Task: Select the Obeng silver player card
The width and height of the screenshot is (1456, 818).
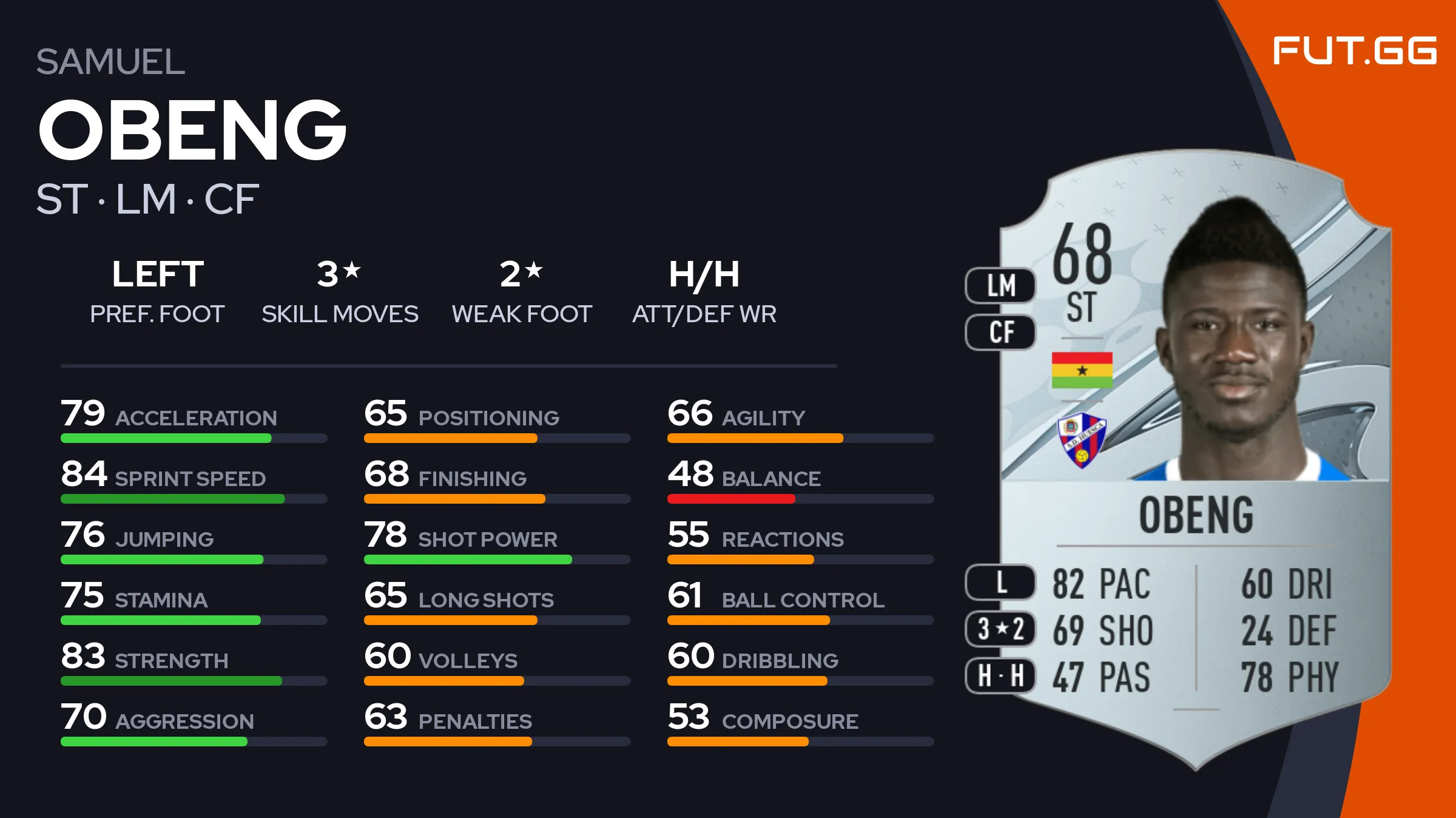Action: (1195, 461)
